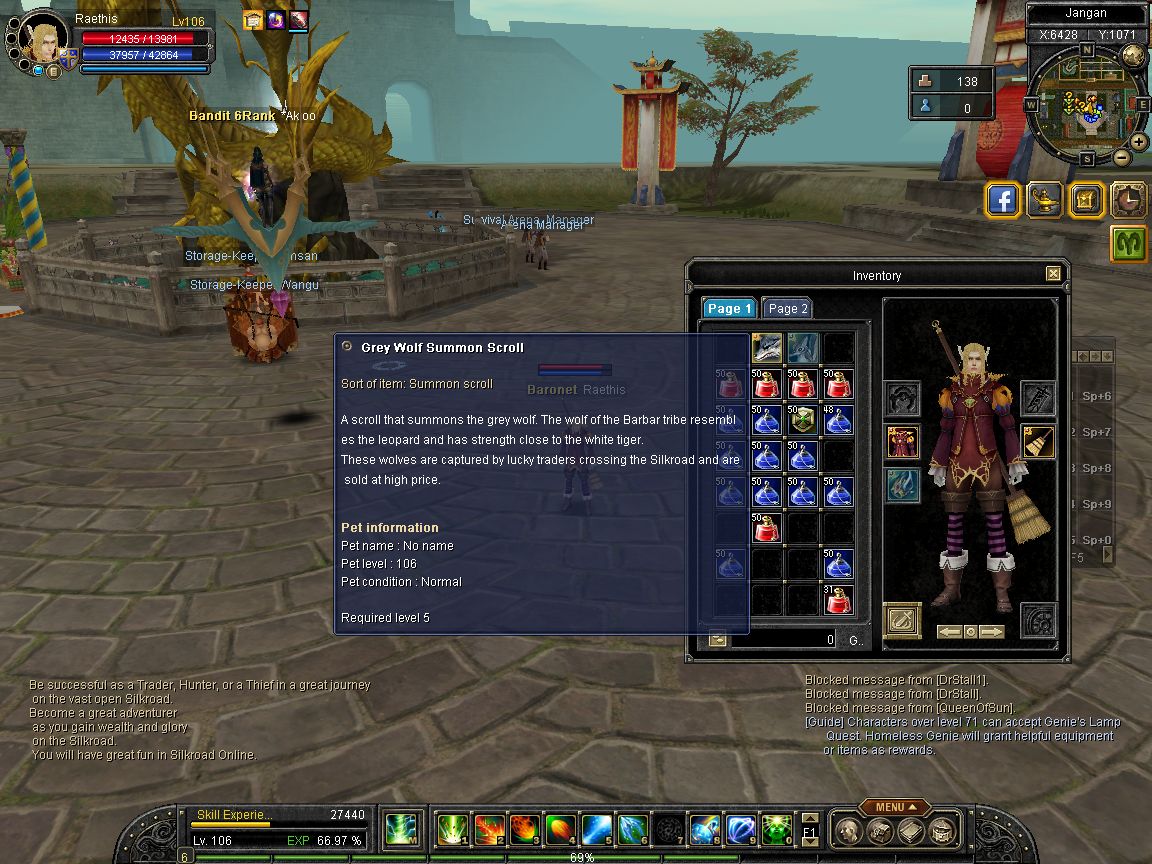Screen dimensions: 1152x864
Task: Select the red potion stack of 31
Action: click(839, 600)
